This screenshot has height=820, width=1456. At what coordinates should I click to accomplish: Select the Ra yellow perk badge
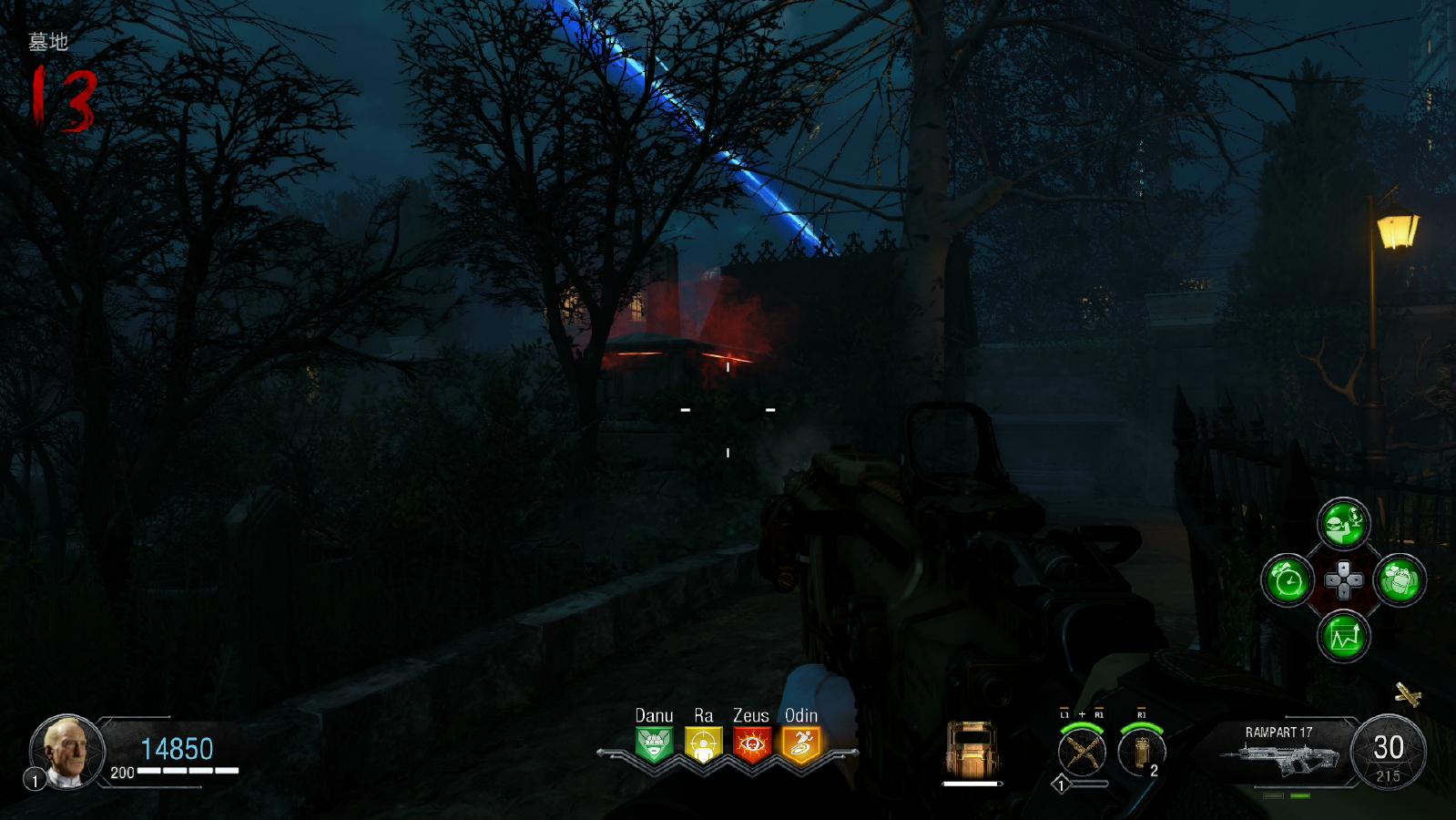click(703, 744)
